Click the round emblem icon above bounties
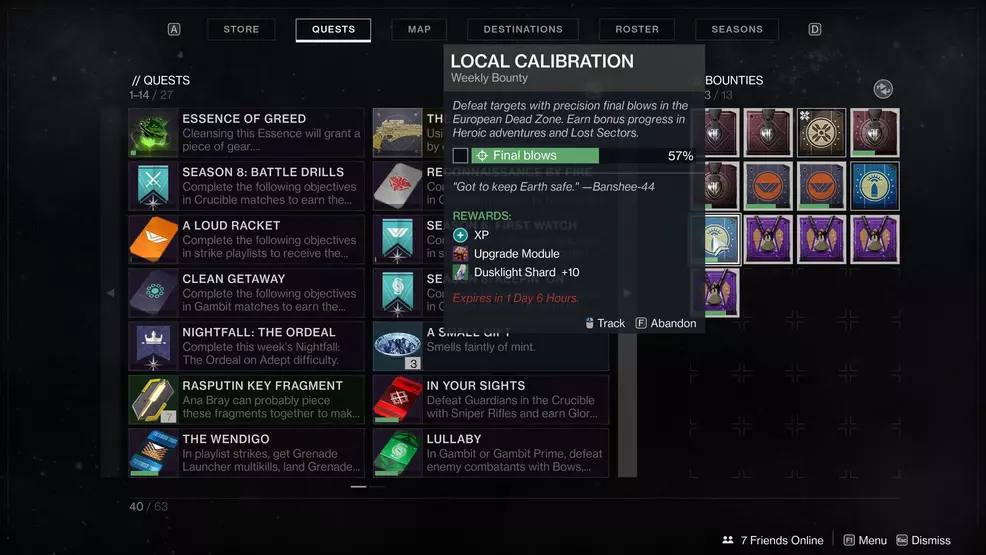The image size is (986, 555). 883,89
